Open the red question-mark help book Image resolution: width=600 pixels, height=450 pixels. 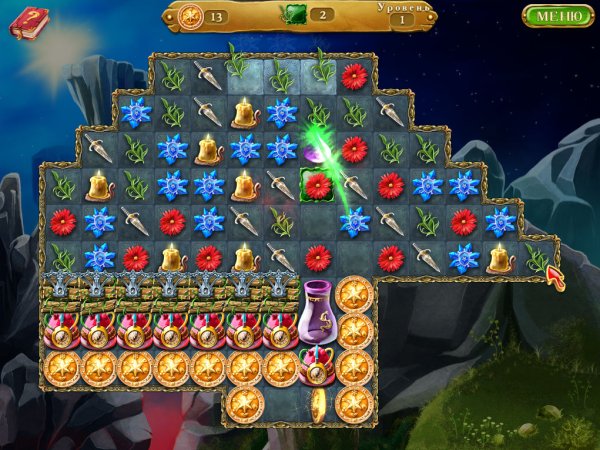29,21
